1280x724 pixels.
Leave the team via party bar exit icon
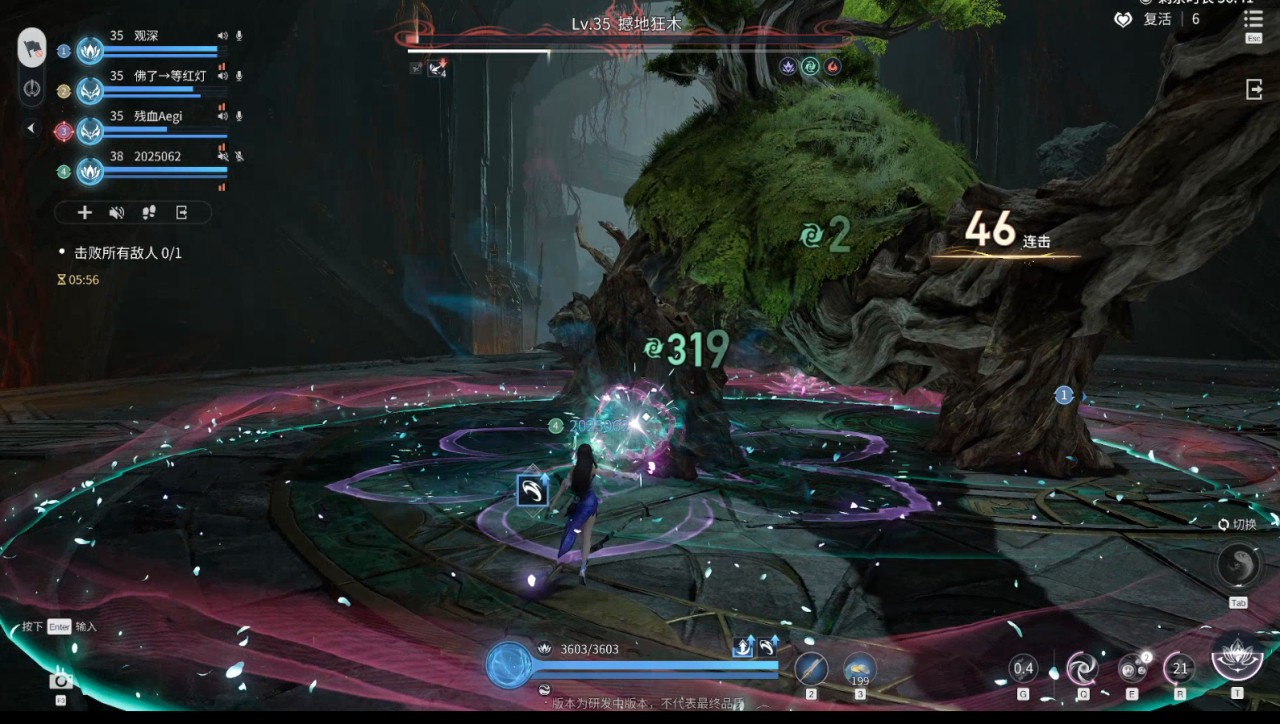tap(182, 212)
